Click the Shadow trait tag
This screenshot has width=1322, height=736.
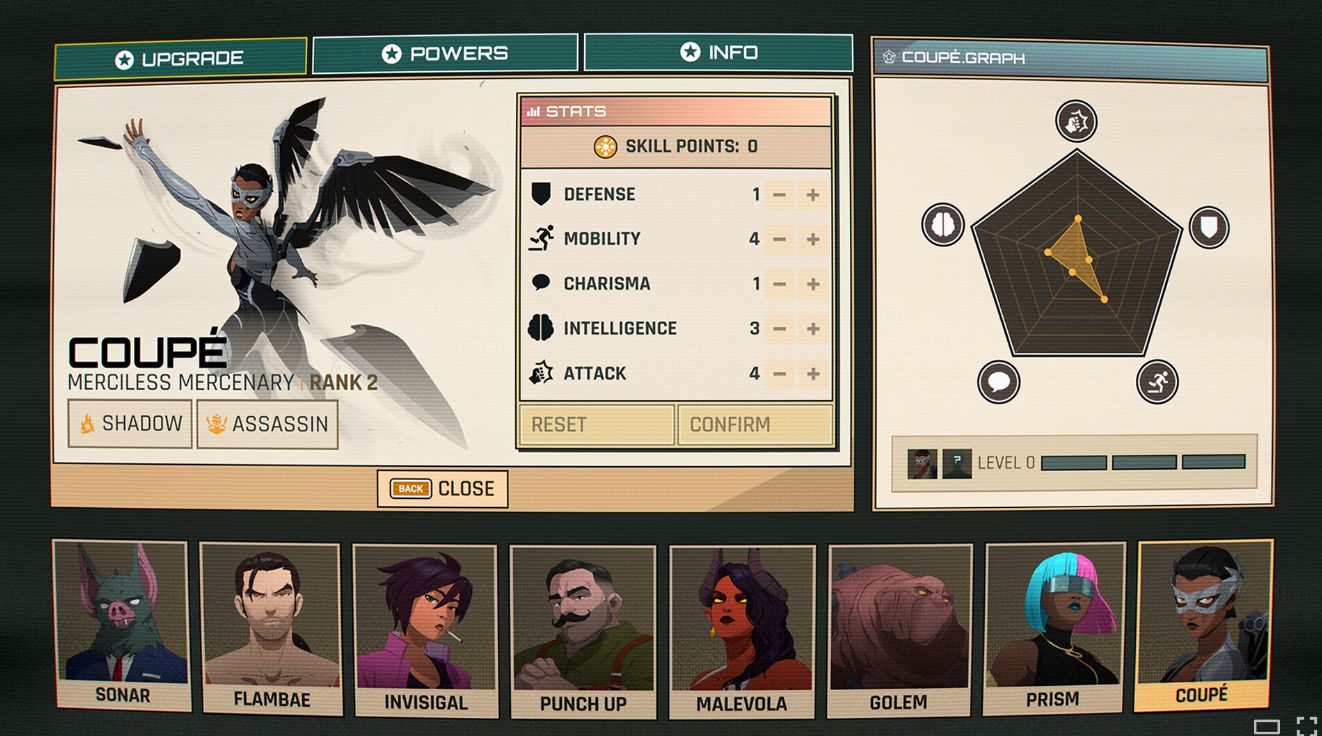coord(130,424)
